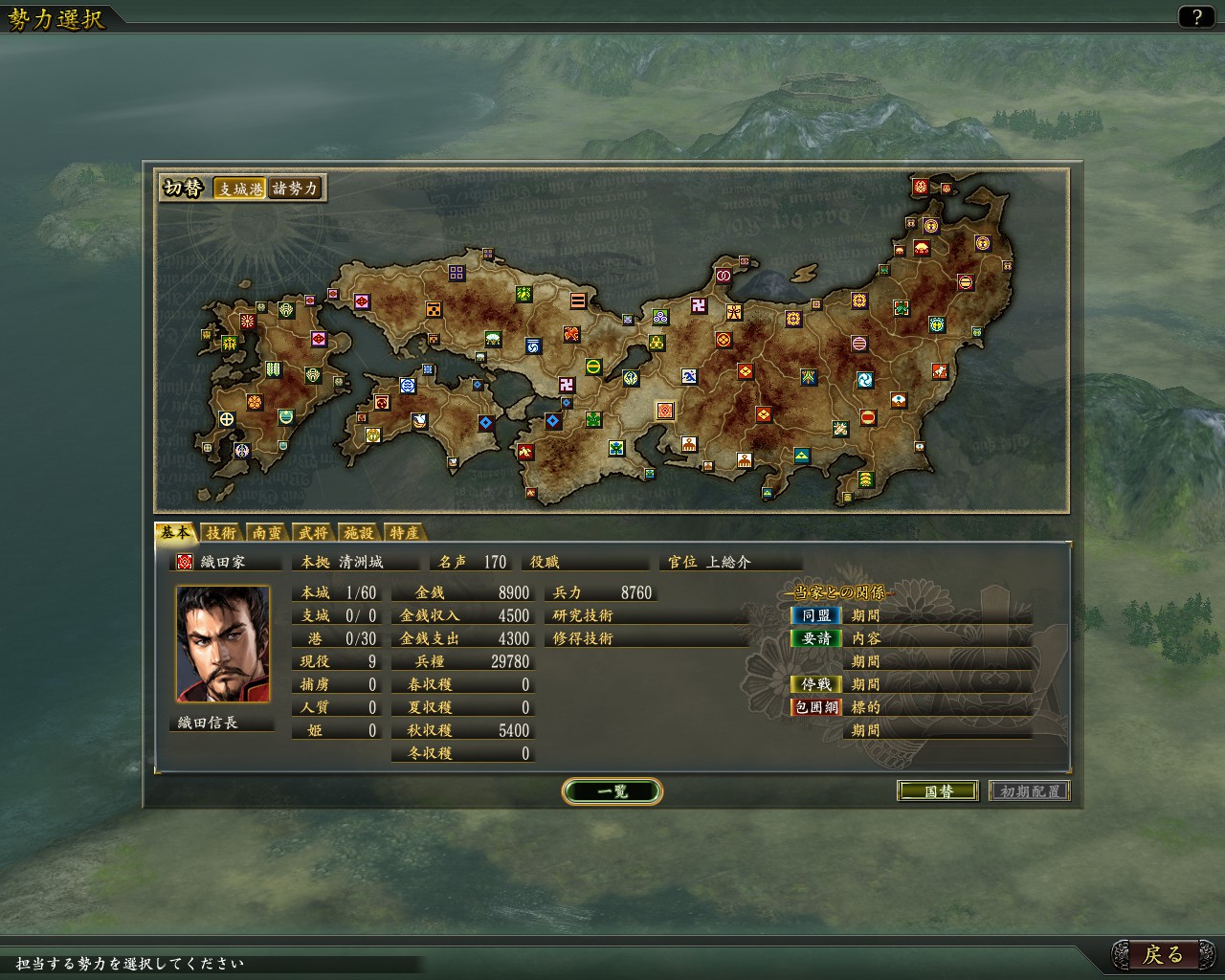Click the 停戦 ceasefire relation label

click(815, 684)
